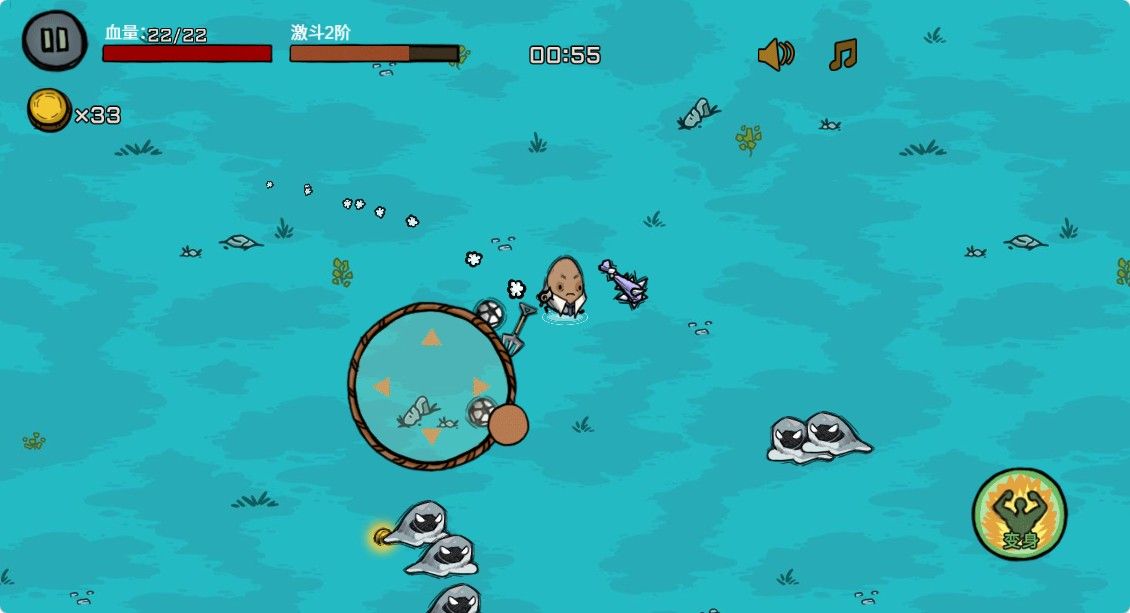Click the orange joystick thumb knob
The image size is (1130, 613).
[x=508, y=425]
